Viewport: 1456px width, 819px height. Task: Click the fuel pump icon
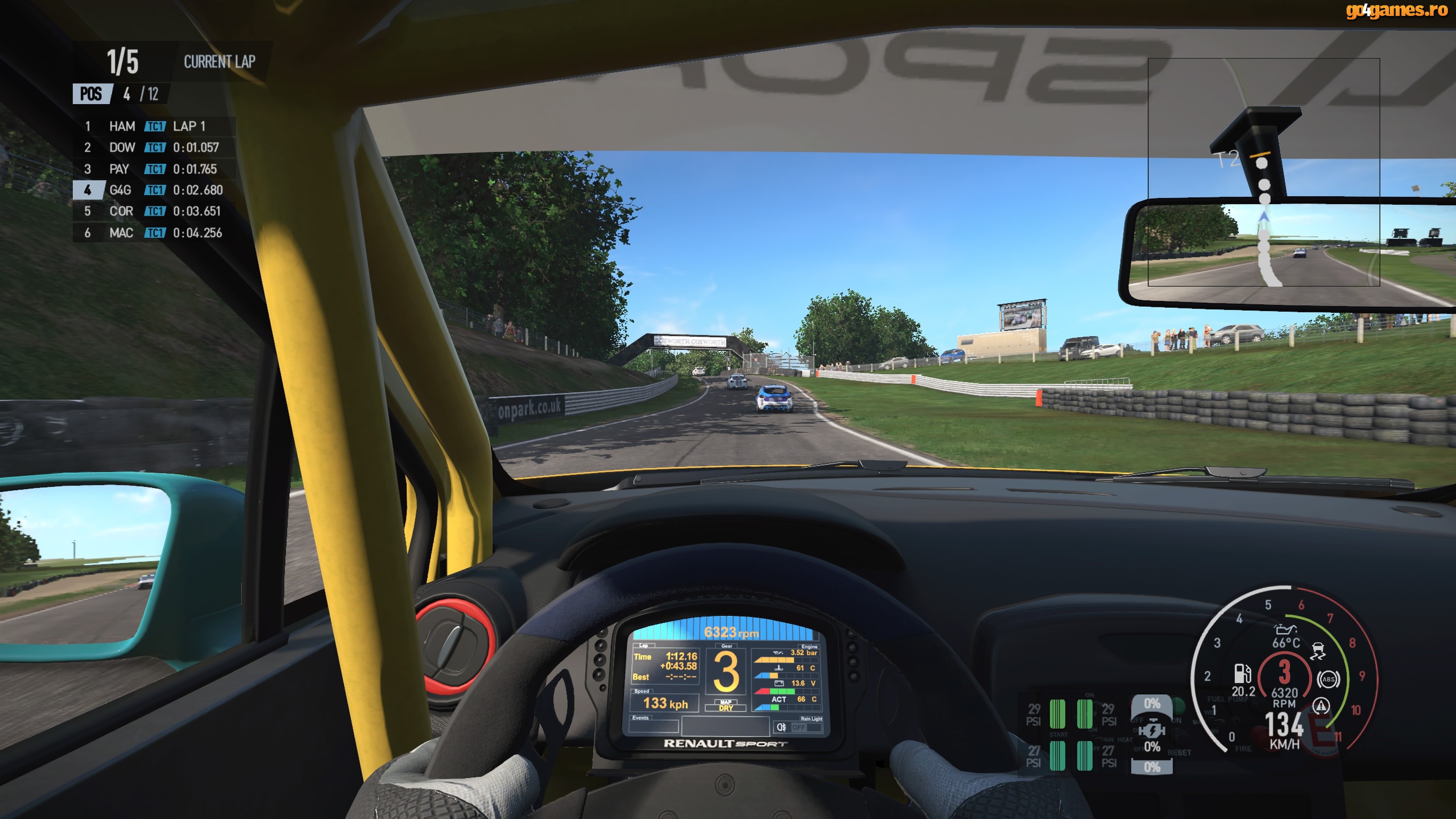pos(1243,673)
